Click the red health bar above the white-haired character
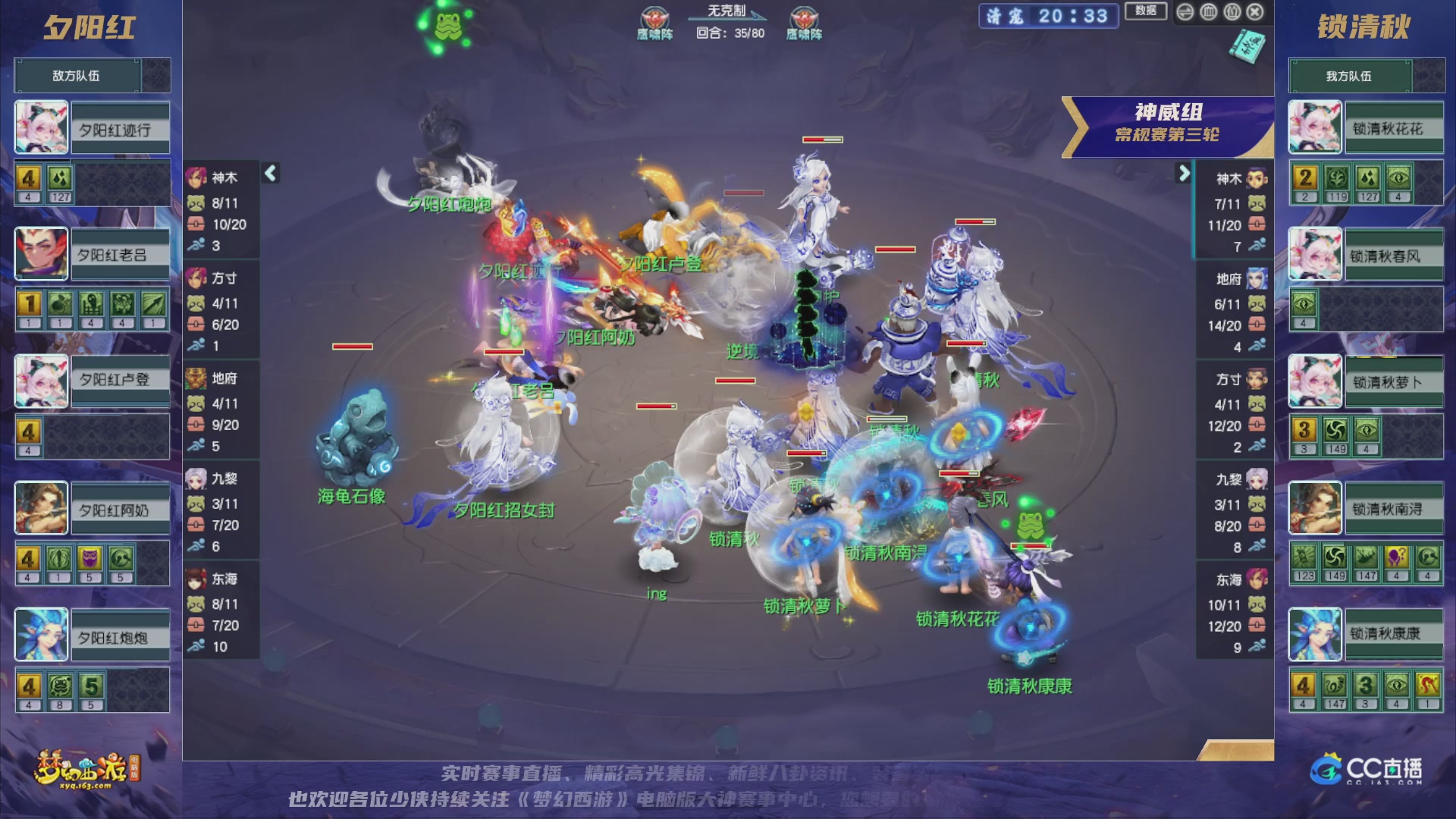The image size is (1456, 819). click(824, 139)
